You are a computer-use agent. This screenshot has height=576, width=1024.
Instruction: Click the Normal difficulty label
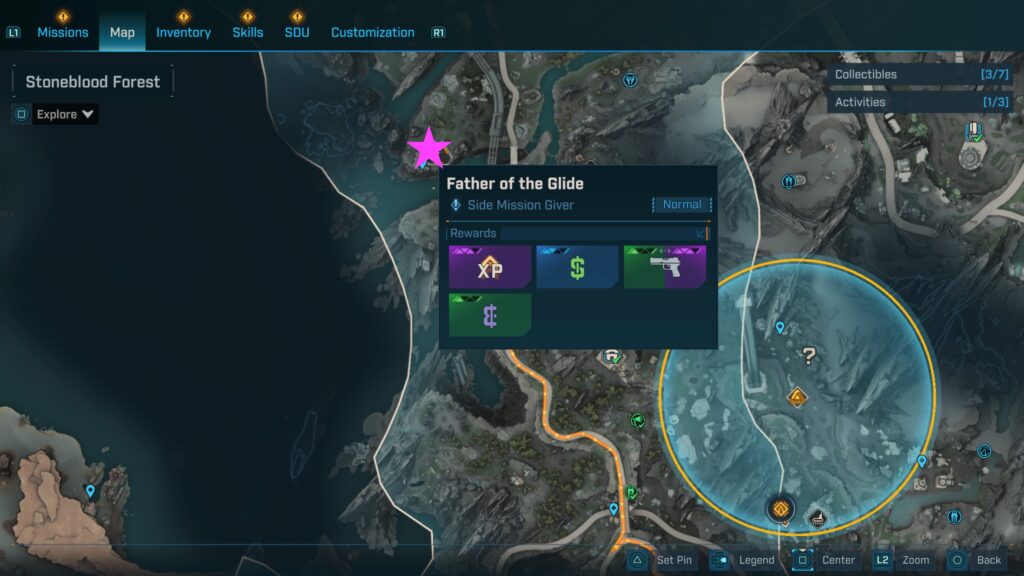click(682, 205)
